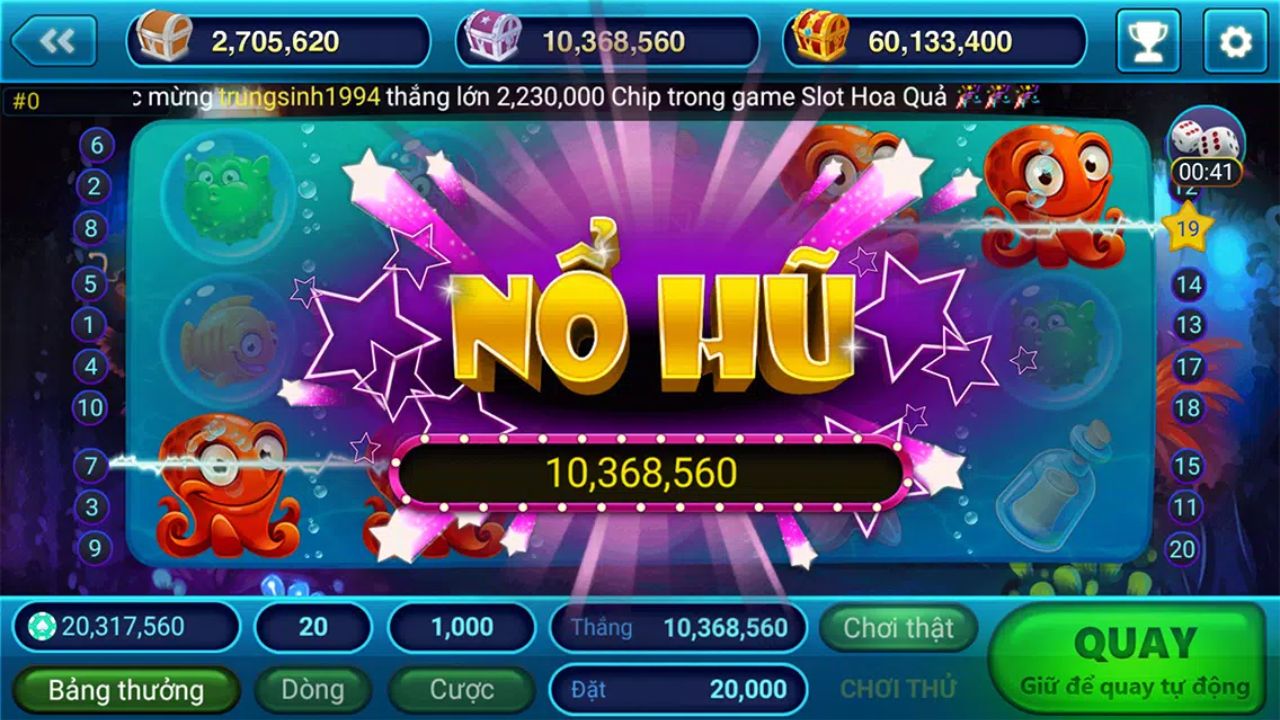
Task: Click the green diamond balance icon
Action: [41, 627]
